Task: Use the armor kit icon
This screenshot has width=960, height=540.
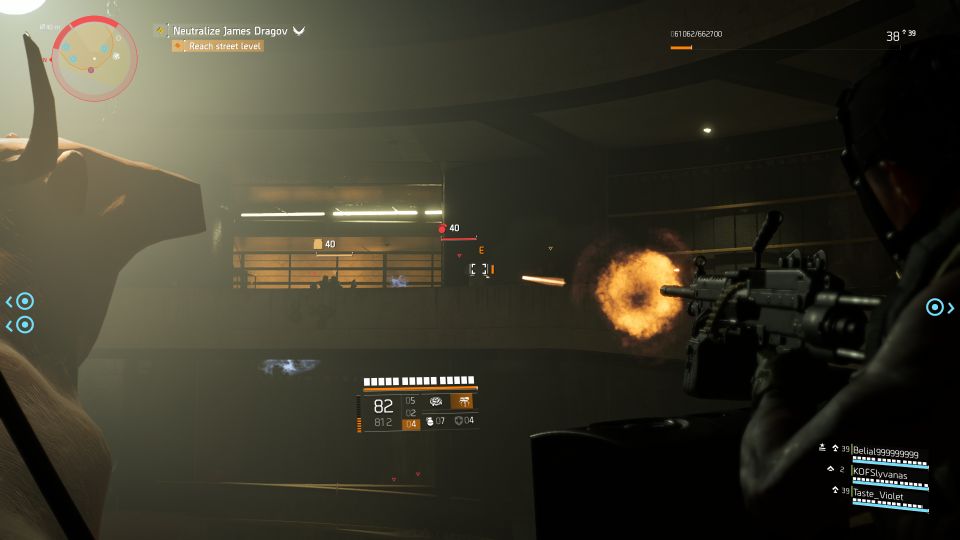Action: [x=459, y=421]
